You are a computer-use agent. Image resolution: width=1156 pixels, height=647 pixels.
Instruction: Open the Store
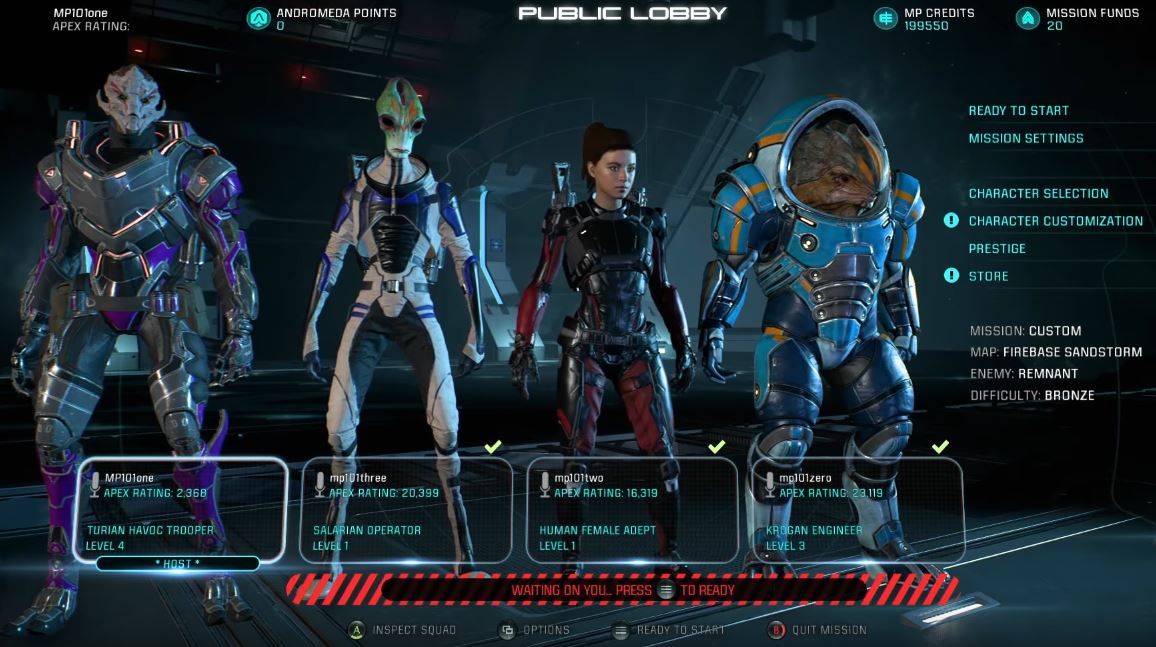[x=988, y=276]
